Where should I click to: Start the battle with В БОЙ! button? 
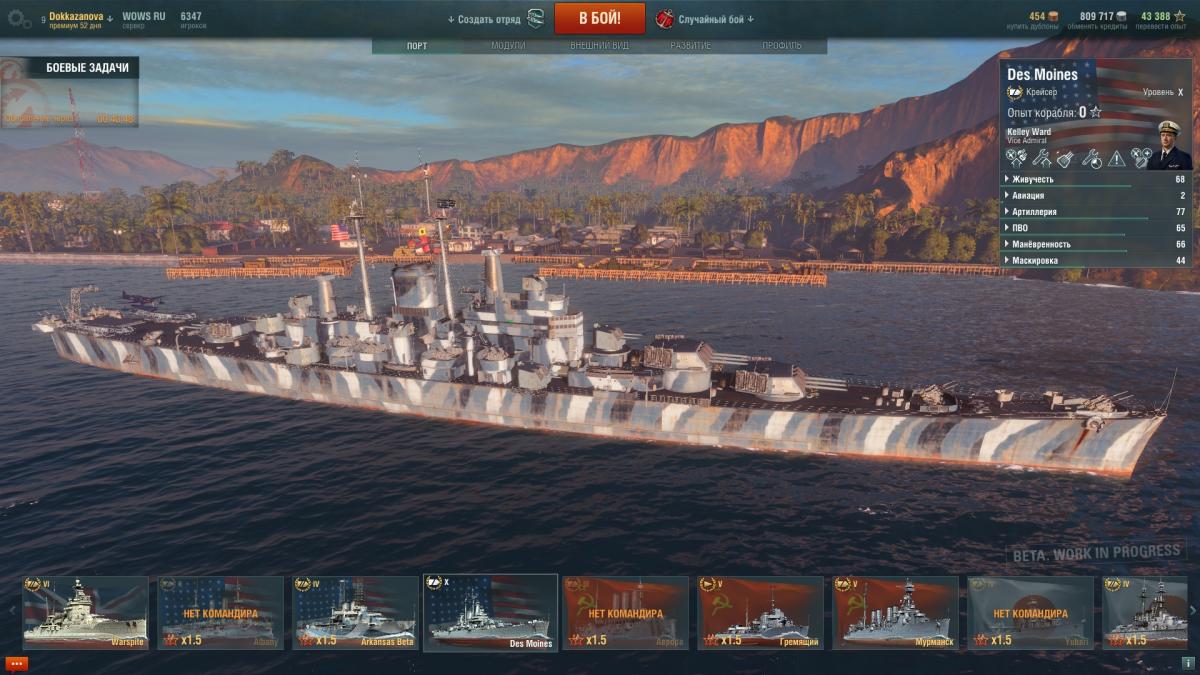[x=600, y=18]
